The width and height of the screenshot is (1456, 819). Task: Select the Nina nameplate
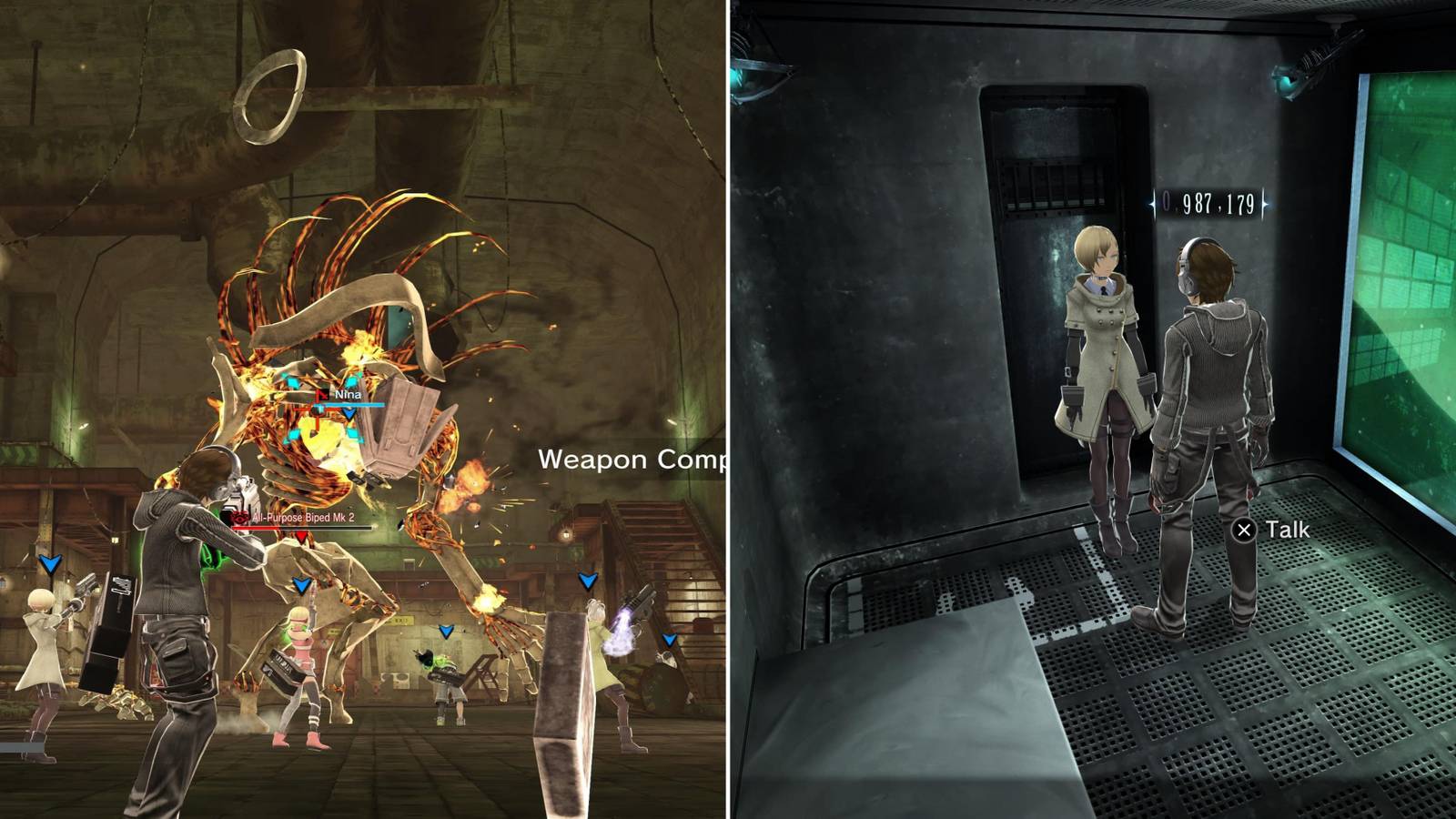(x=348, y=394)
